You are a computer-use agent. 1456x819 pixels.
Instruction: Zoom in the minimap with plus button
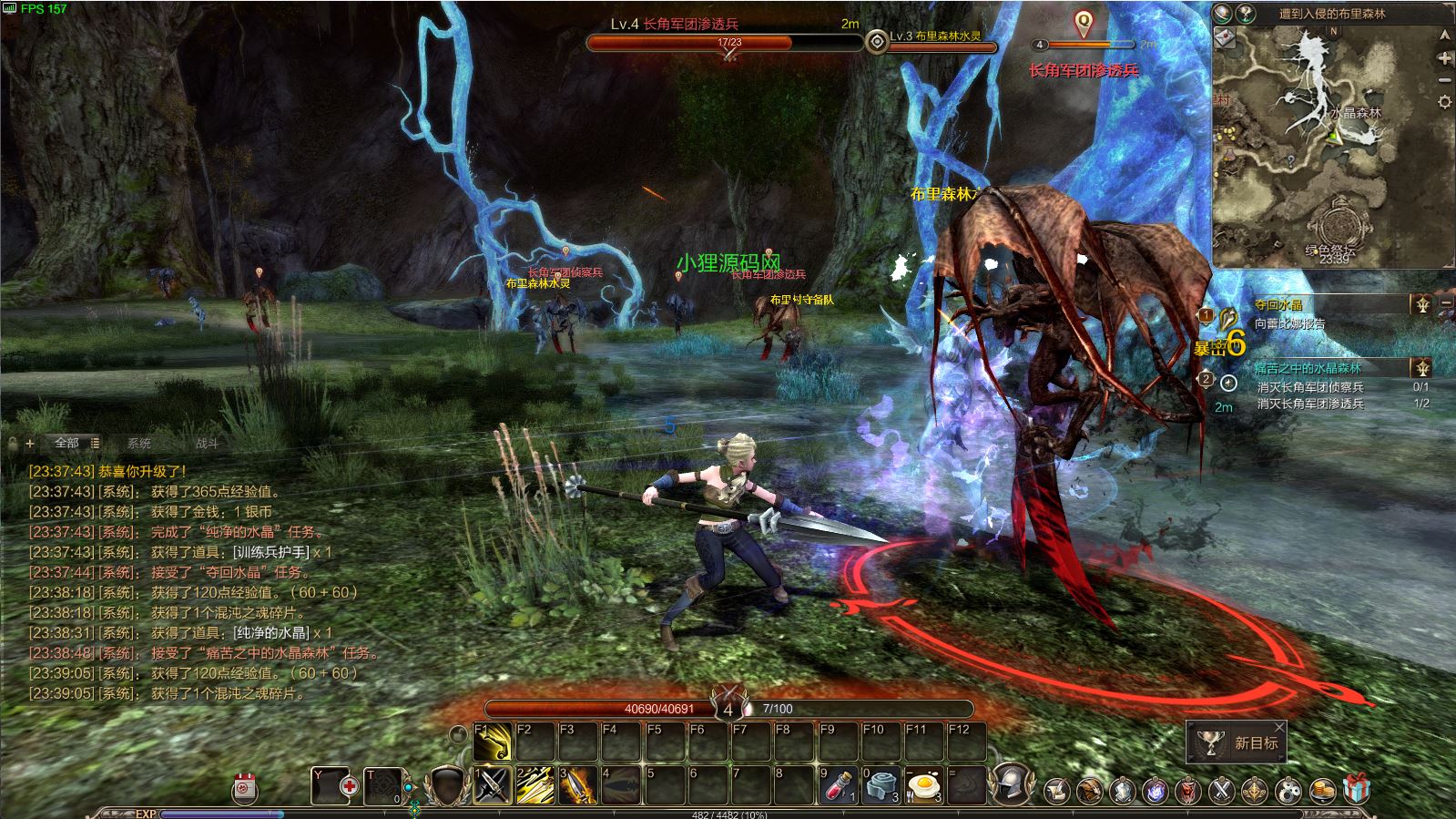coord(1444,58)
